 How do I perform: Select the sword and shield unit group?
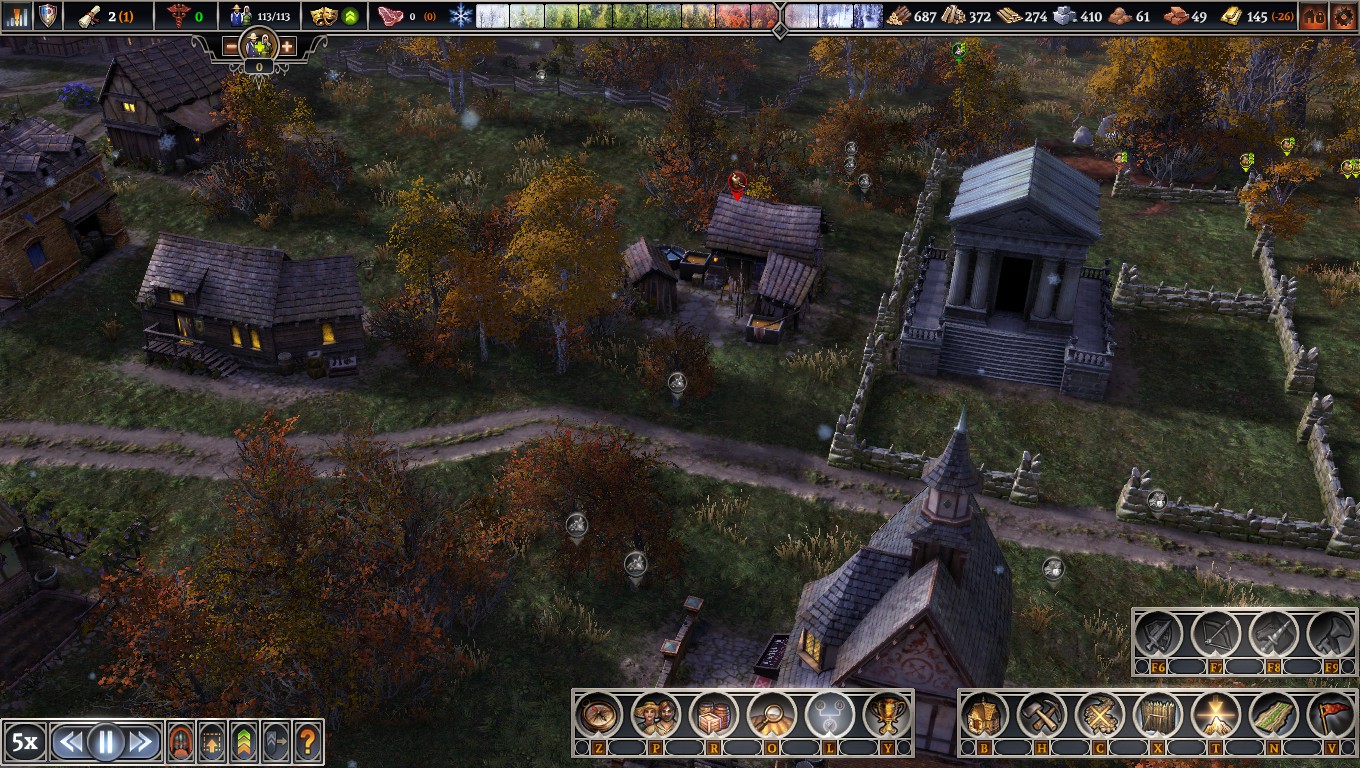coord(1158,634)
